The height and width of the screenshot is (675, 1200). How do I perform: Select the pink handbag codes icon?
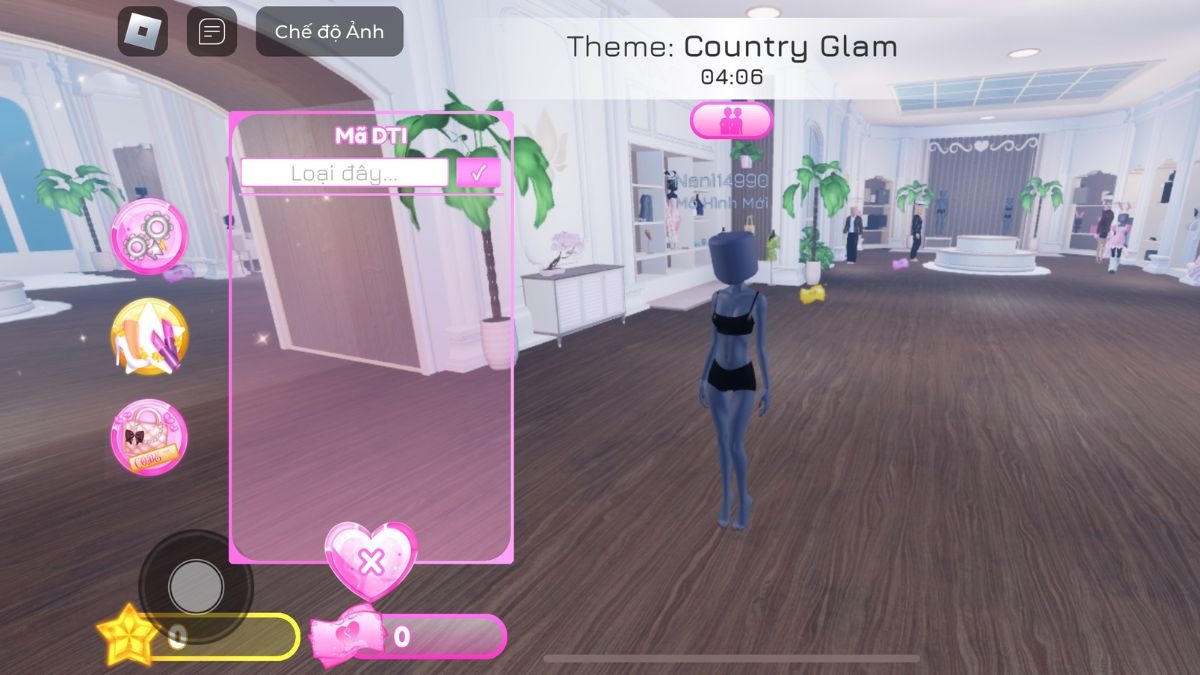pyautogui.click(x=149, y=437)
